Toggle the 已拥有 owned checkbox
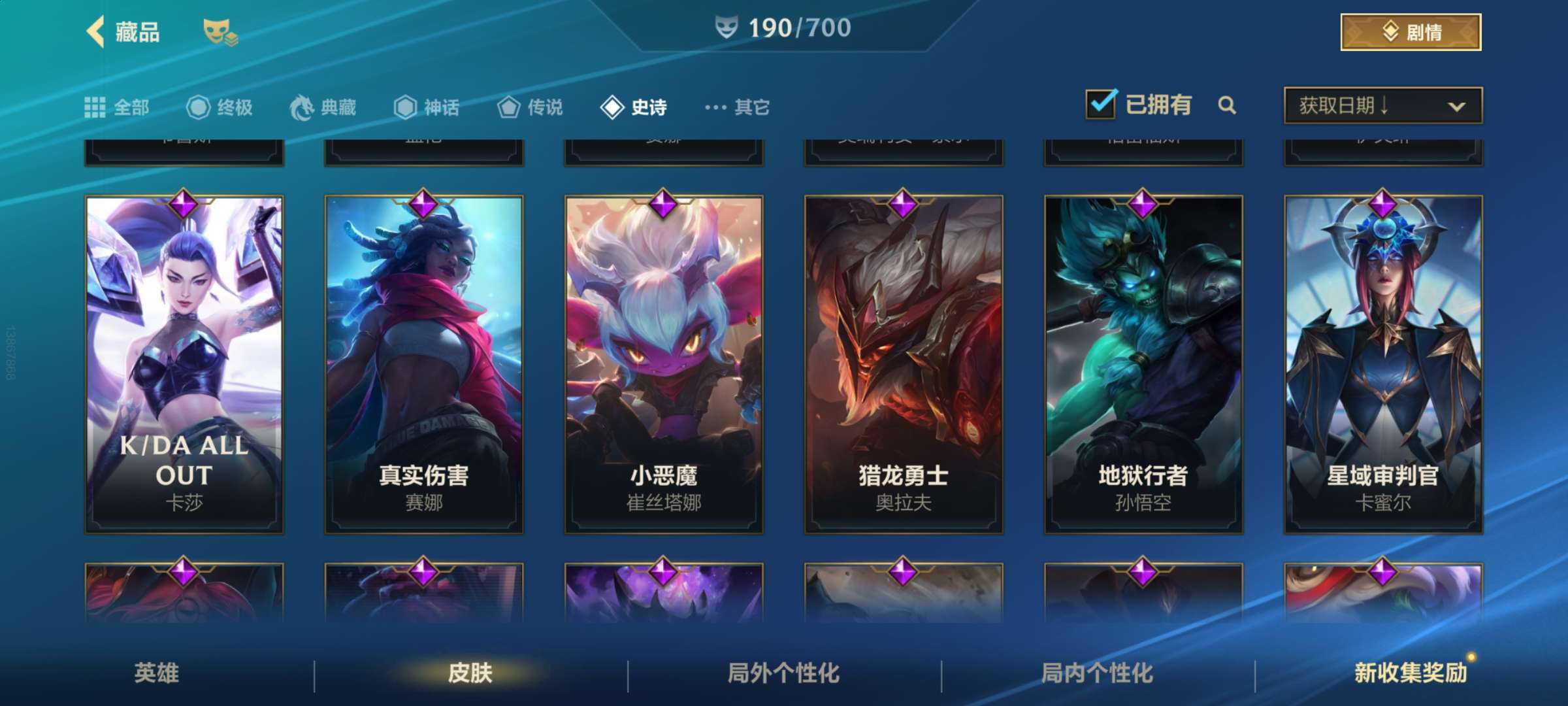This screenshot has width=1568, height=706. (x=1101, y=105)
